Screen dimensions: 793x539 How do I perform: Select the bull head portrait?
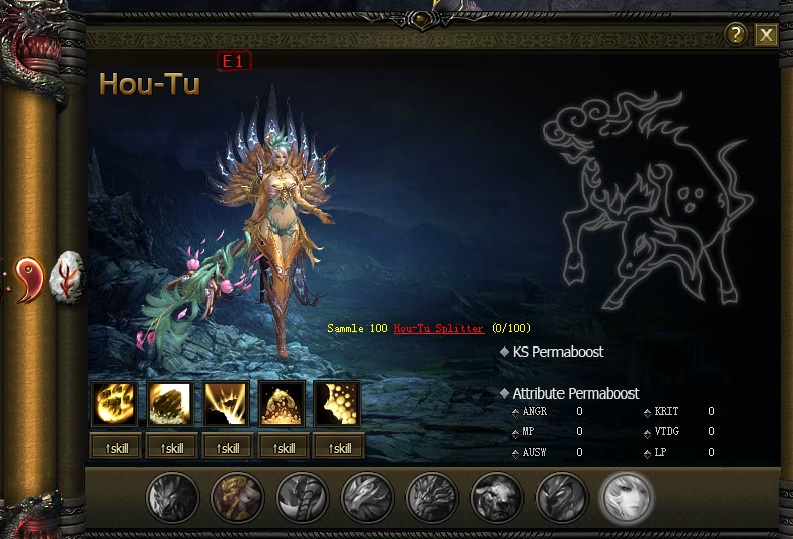coord(497,497)
